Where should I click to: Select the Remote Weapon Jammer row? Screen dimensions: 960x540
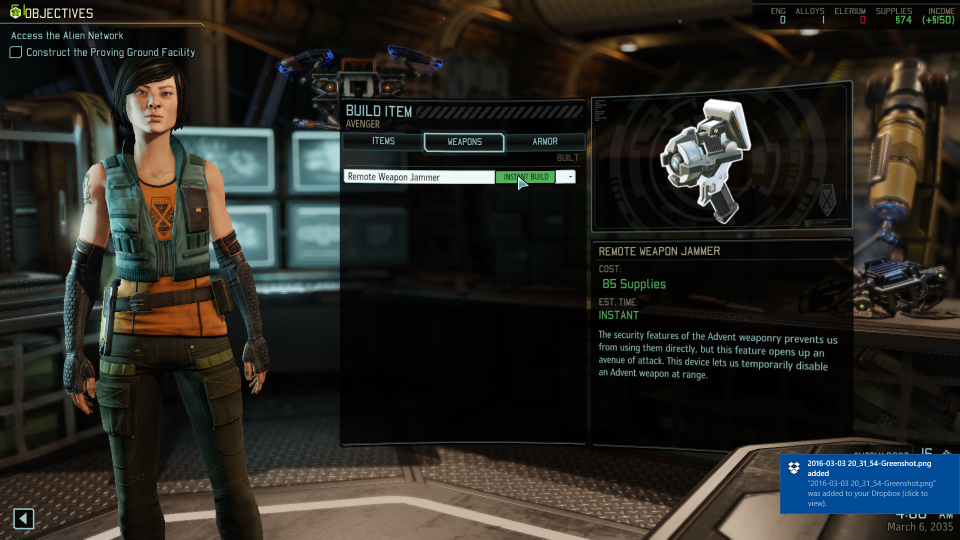pyautogui.click(x=419, y=177)
